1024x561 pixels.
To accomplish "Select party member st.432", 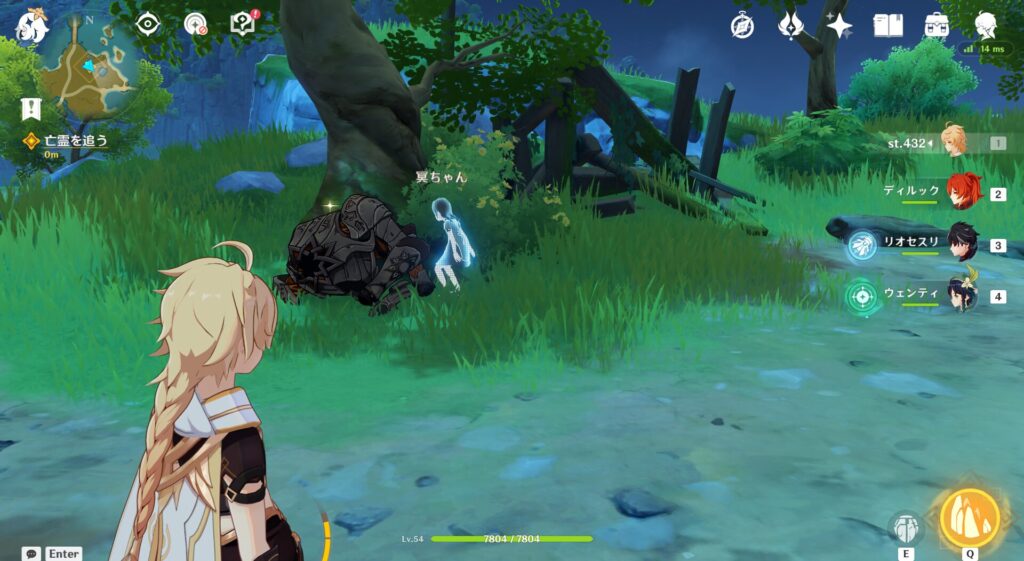I will (x=953, y=142).
